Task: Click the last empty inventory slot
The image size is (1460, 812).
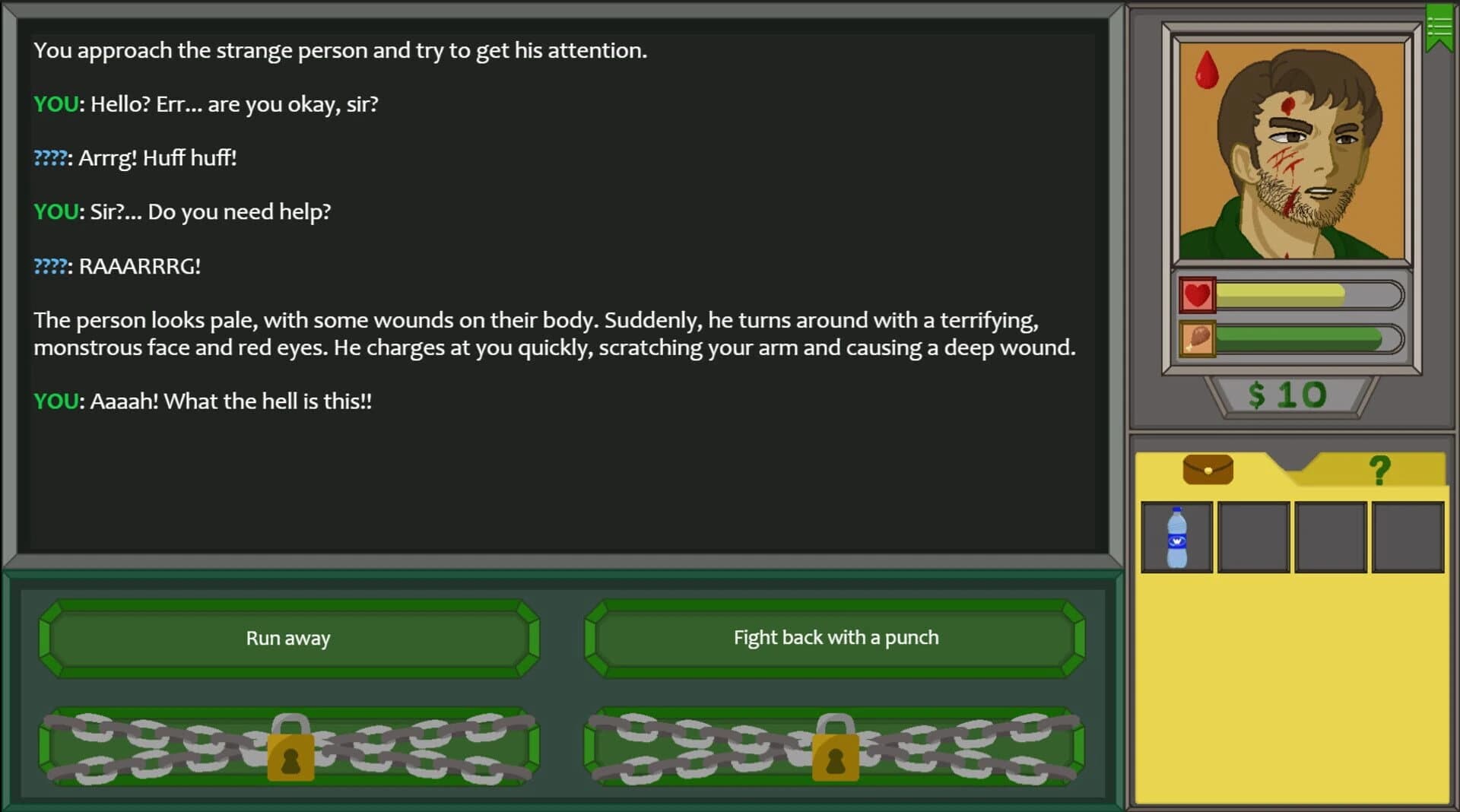Action: click(1408, 536)
